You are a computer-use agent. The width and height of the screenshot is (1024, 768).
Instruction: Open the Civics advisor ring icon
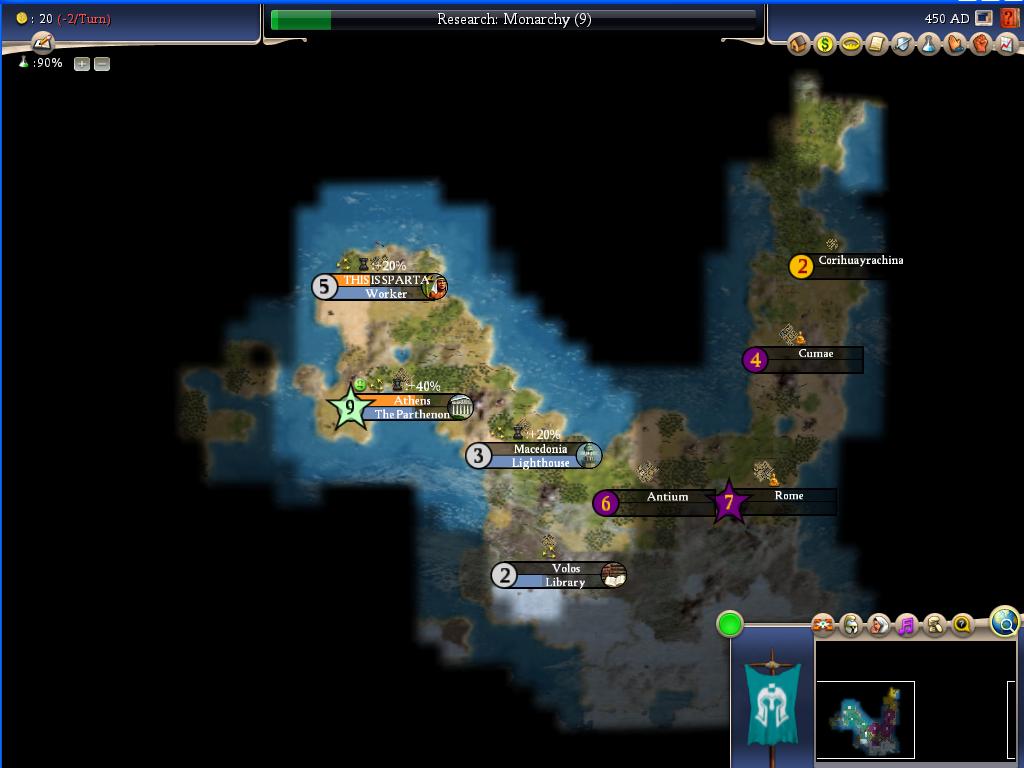tap(850, 45)
